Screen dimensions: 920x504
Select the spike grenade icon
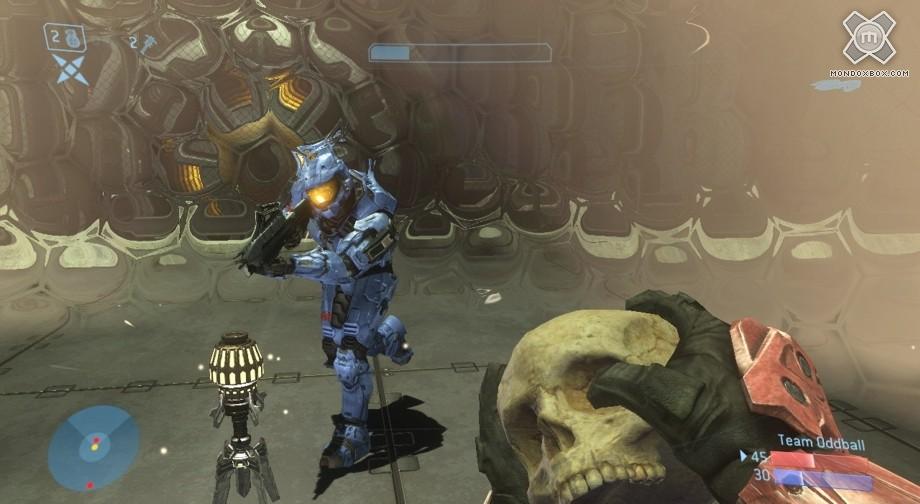click(x=146, y=41)
